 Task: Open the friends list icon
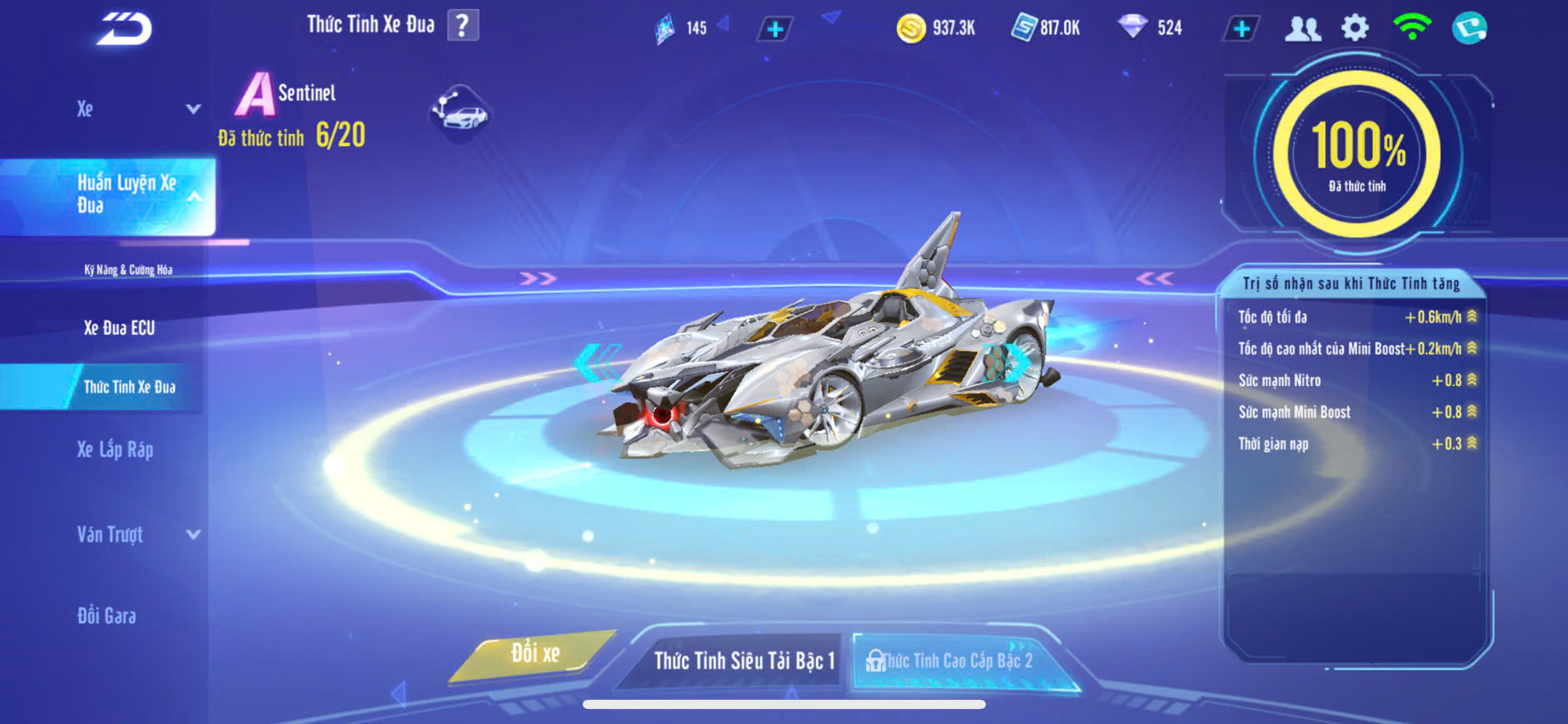pyautogui.click(x=1302, y=28)
